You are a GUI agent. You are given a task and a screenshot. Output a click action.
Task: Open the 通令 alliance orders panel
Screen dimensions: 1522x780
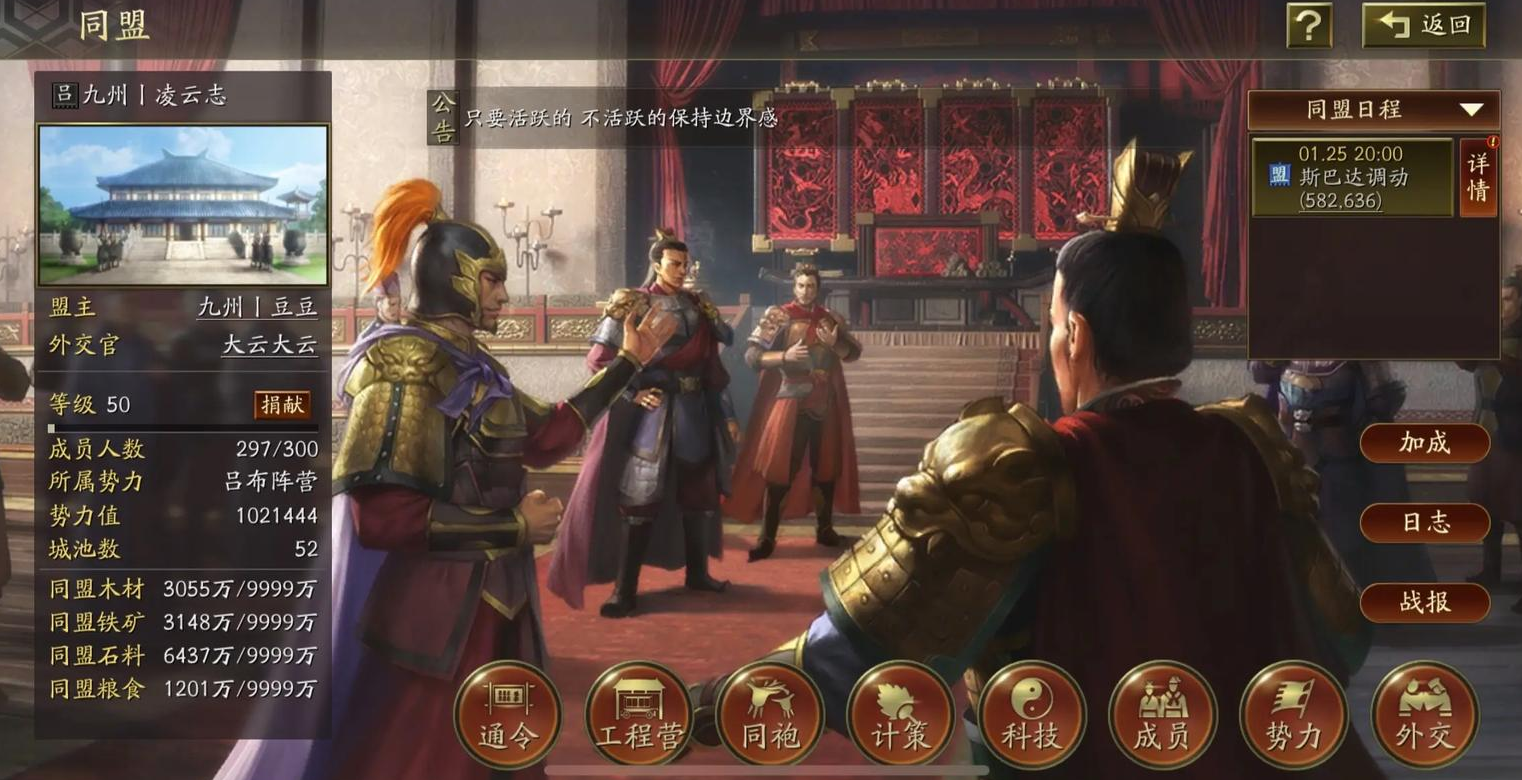click(506, 716)
